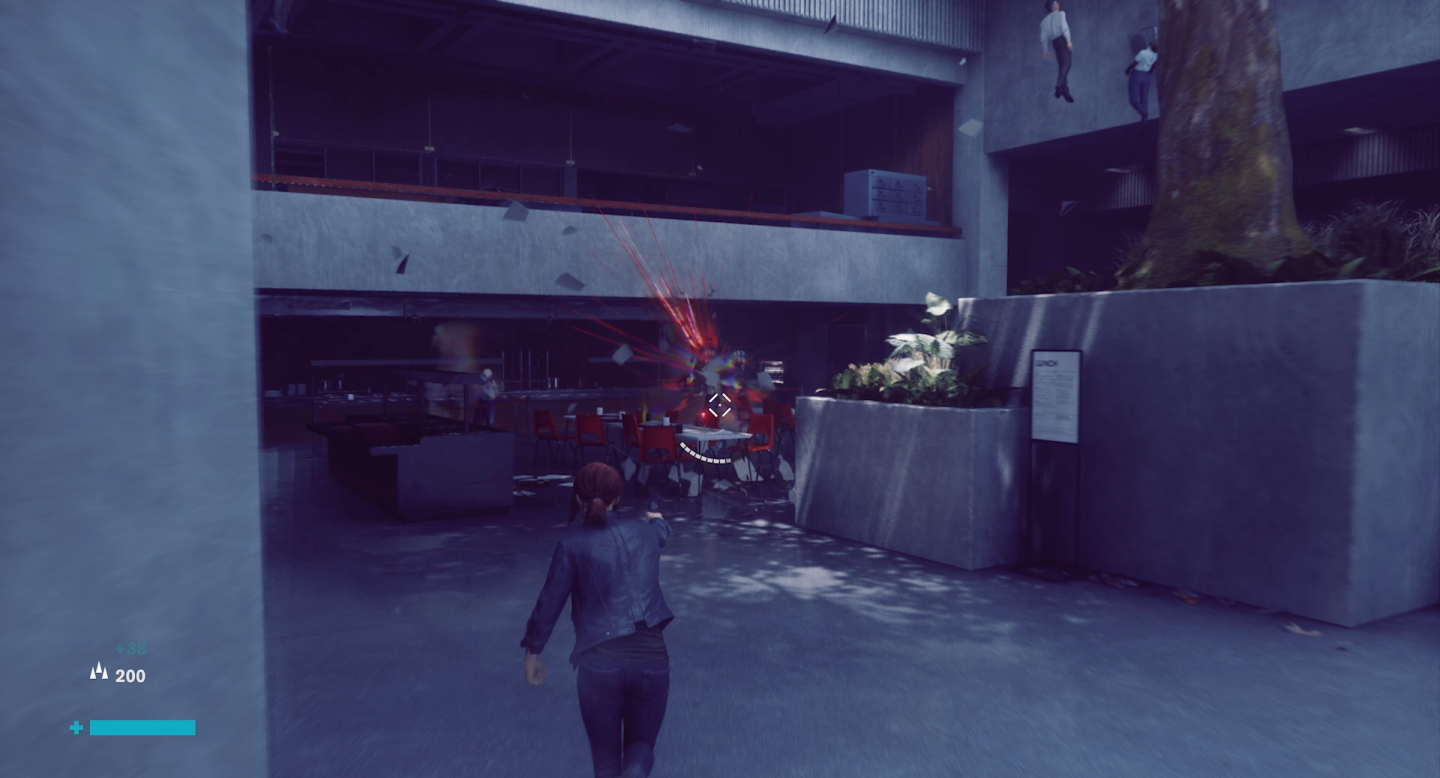
Task: Click the teal health bar
Action: 142,727
